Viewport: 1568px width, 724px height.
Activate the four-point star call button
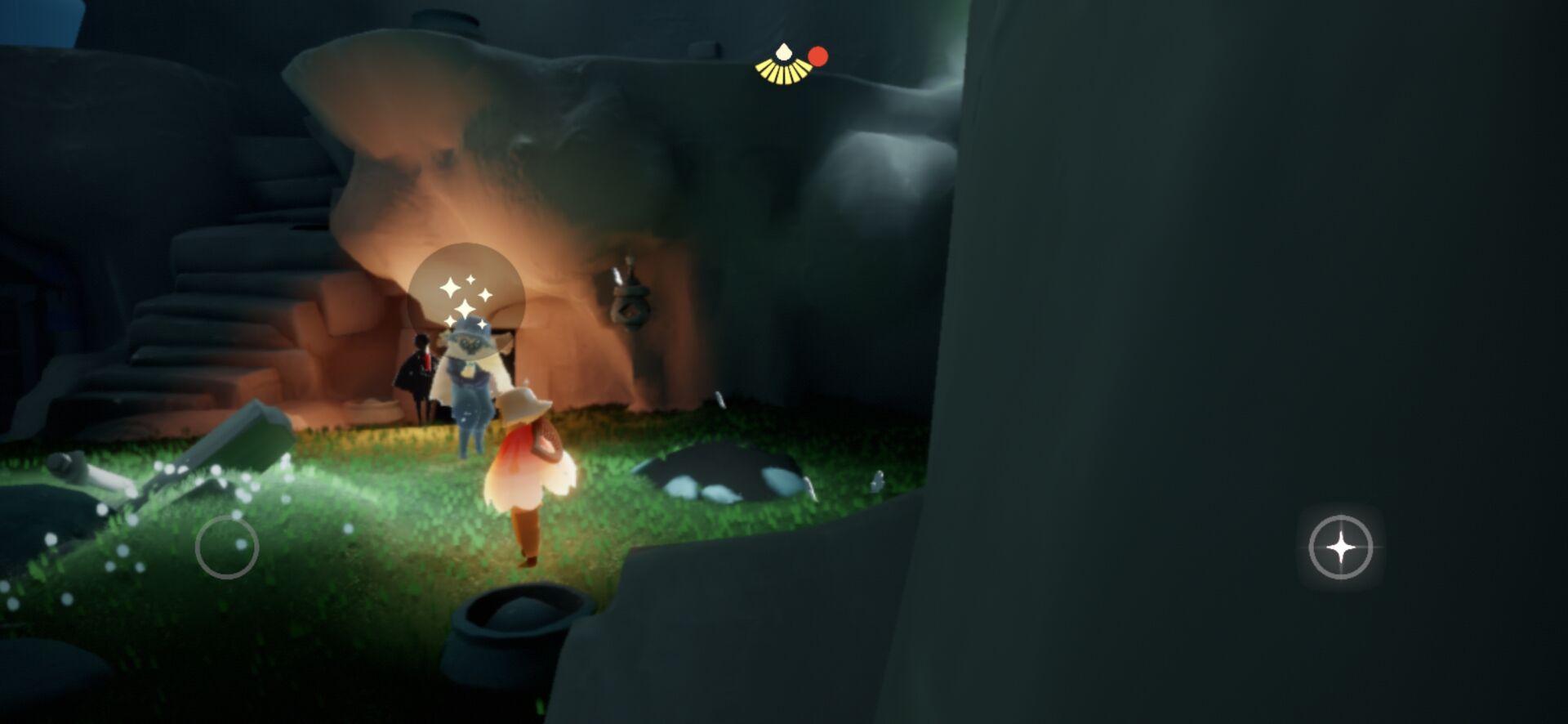1340,547
